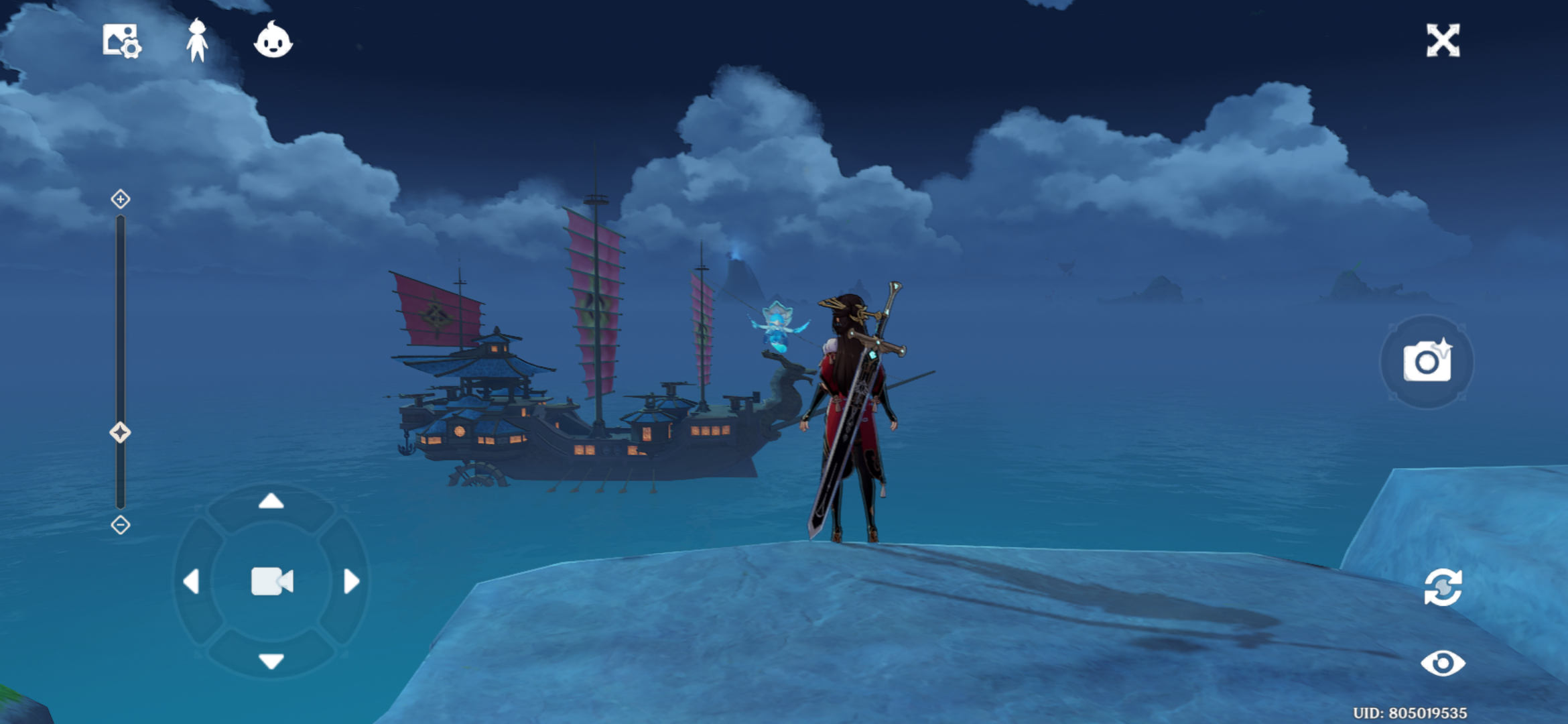The height and width of the screenshot is (724, 1568).
Task: Capture a photo with the shutter icon
Action: (x=1427, y=362)
